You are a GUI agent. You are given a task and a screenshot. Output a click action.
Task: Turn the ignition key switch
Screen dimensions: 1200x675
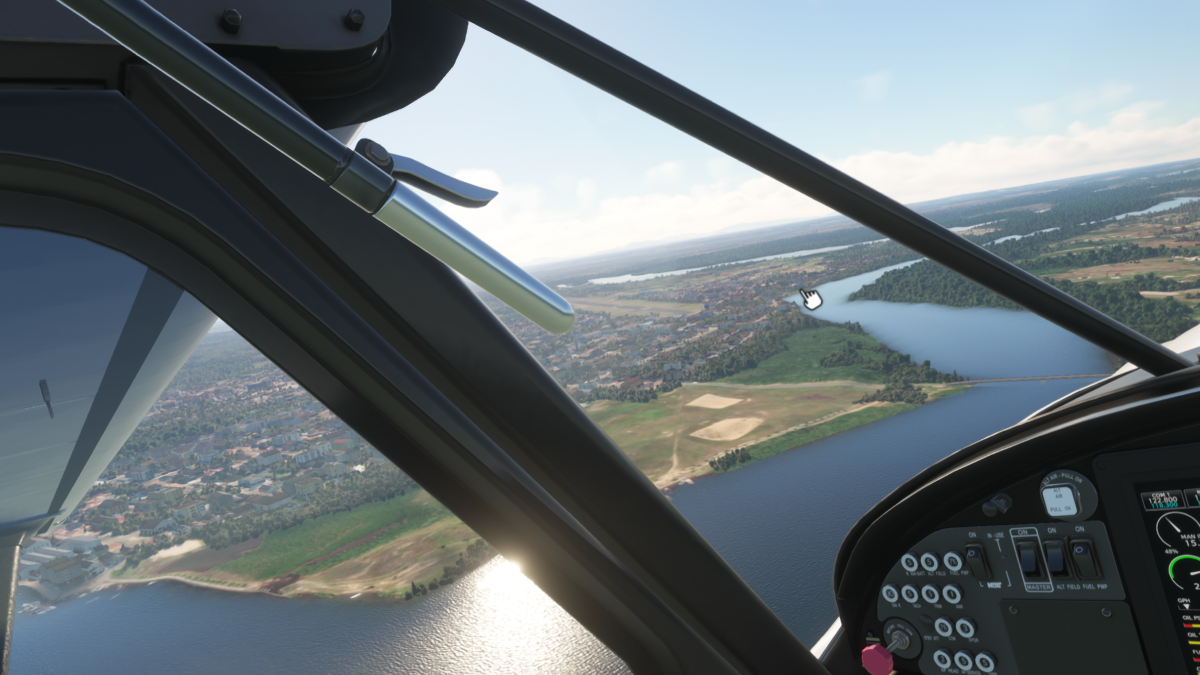[899, 640]
